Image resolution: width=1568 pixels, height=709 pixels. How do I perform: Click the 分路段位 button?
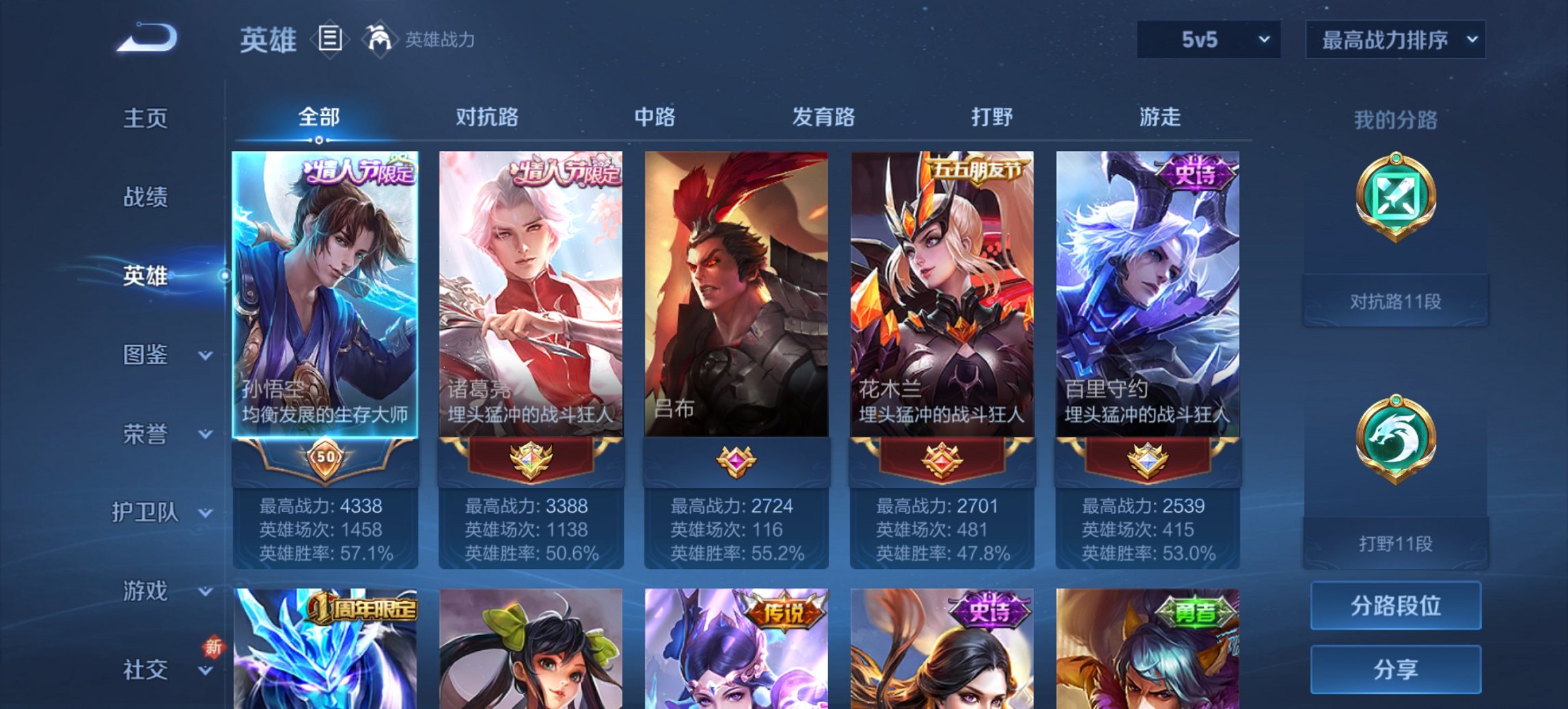tap(1395, 605)
